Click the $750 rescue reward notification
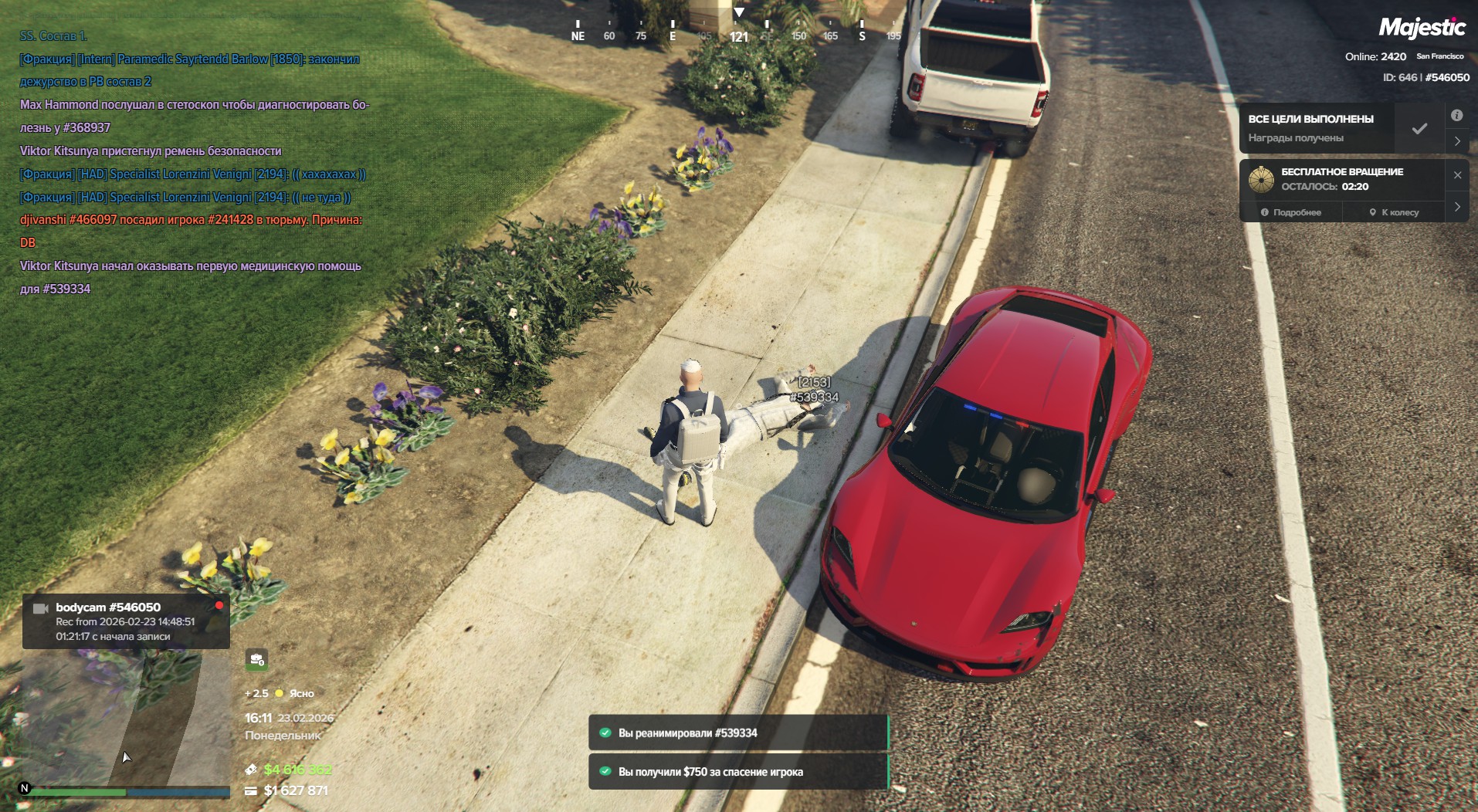The image size is (1478, 812). (738, 771)
